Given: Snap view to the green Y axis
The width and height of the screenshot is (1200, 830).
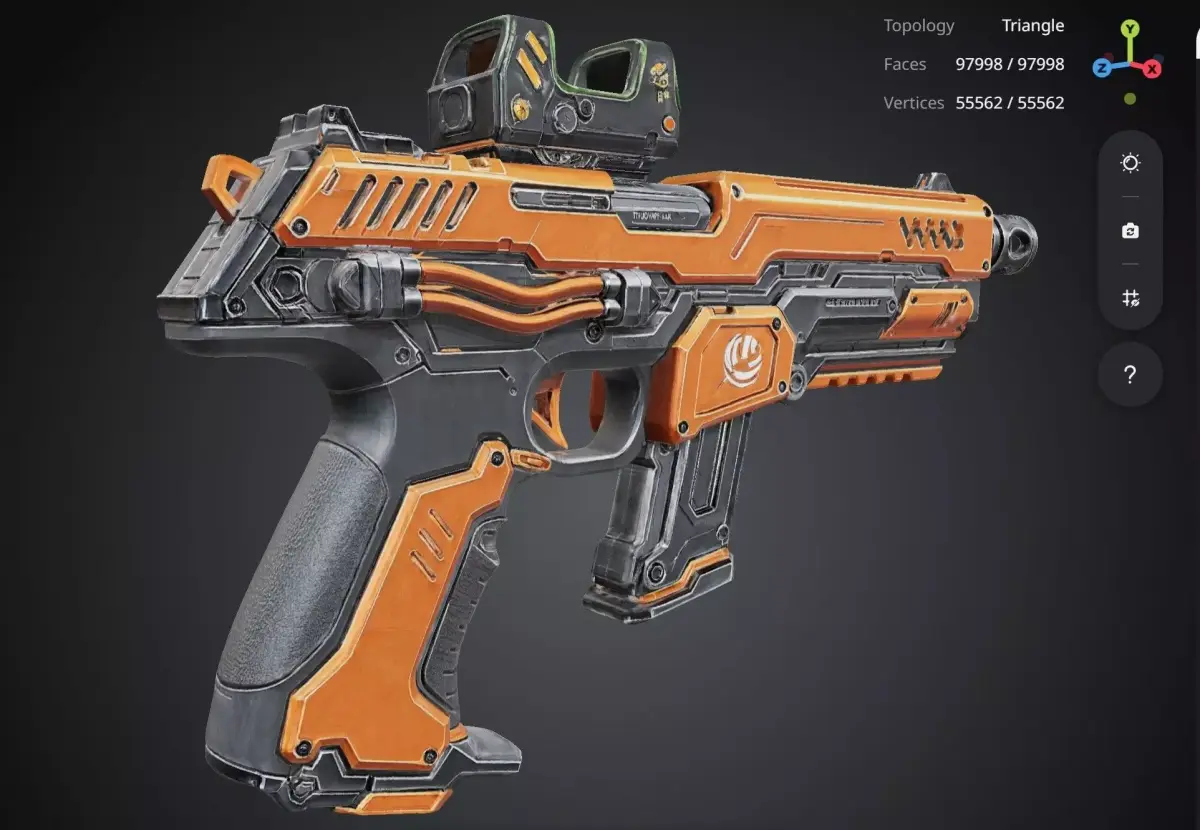Looking at the screenshot, I should (1129, 28).
